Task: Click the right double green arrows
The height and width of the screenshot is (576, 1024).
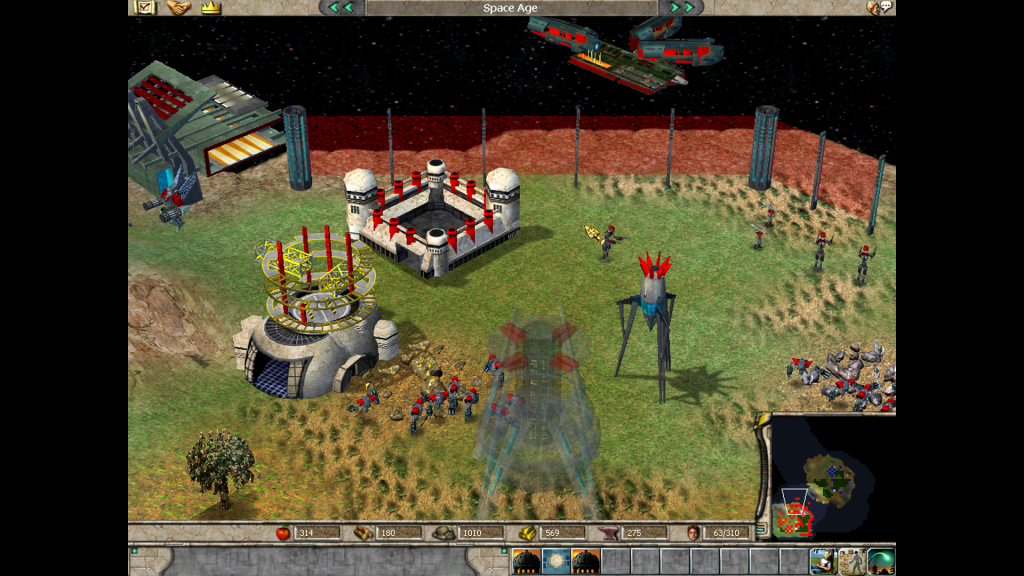Action: click(x=681, y=7)
